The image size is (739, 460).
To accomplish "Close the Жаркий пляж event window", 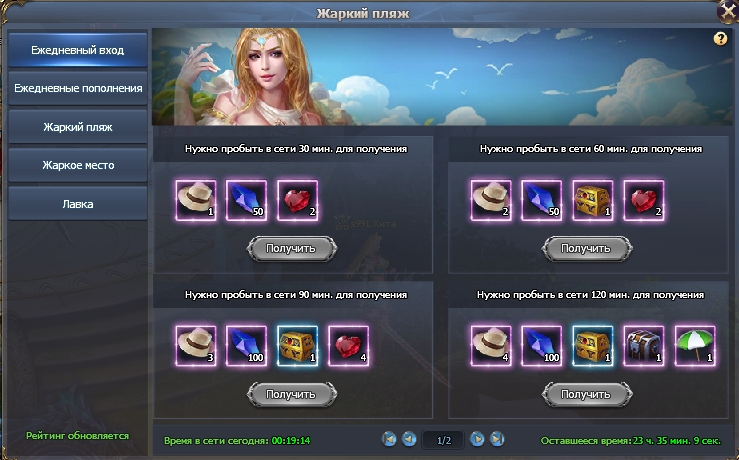I will tap(727, 10).
